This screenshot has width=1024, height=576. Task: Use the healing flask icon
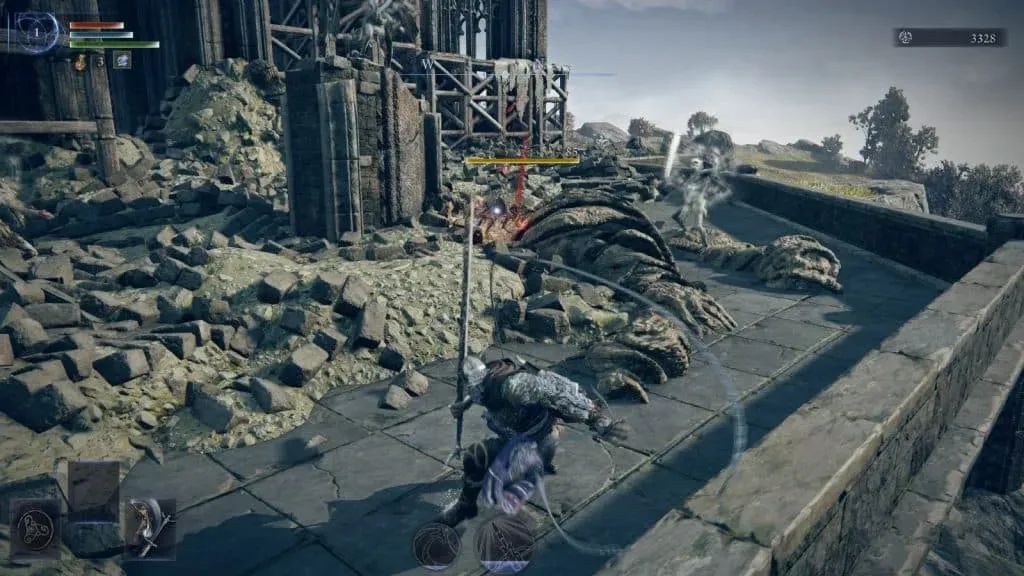click(79, 62)
